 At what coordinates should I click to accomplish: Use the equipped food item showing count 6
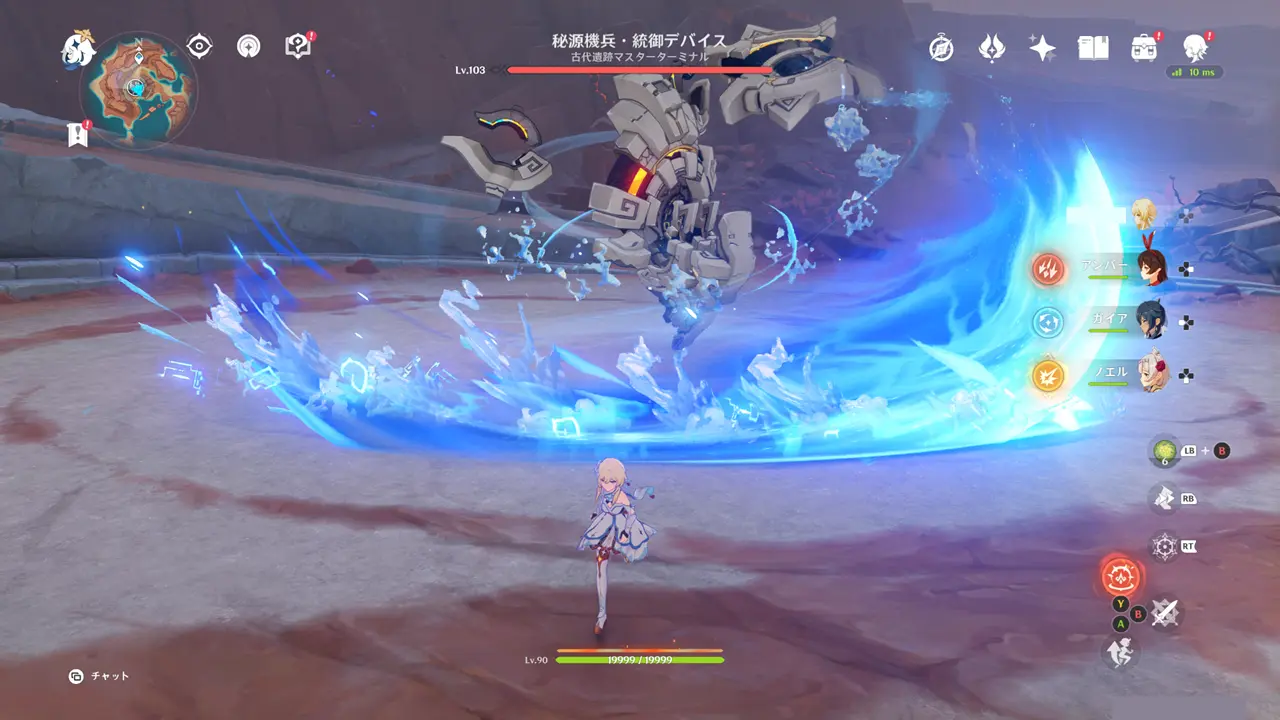(x=1166, y=450)
